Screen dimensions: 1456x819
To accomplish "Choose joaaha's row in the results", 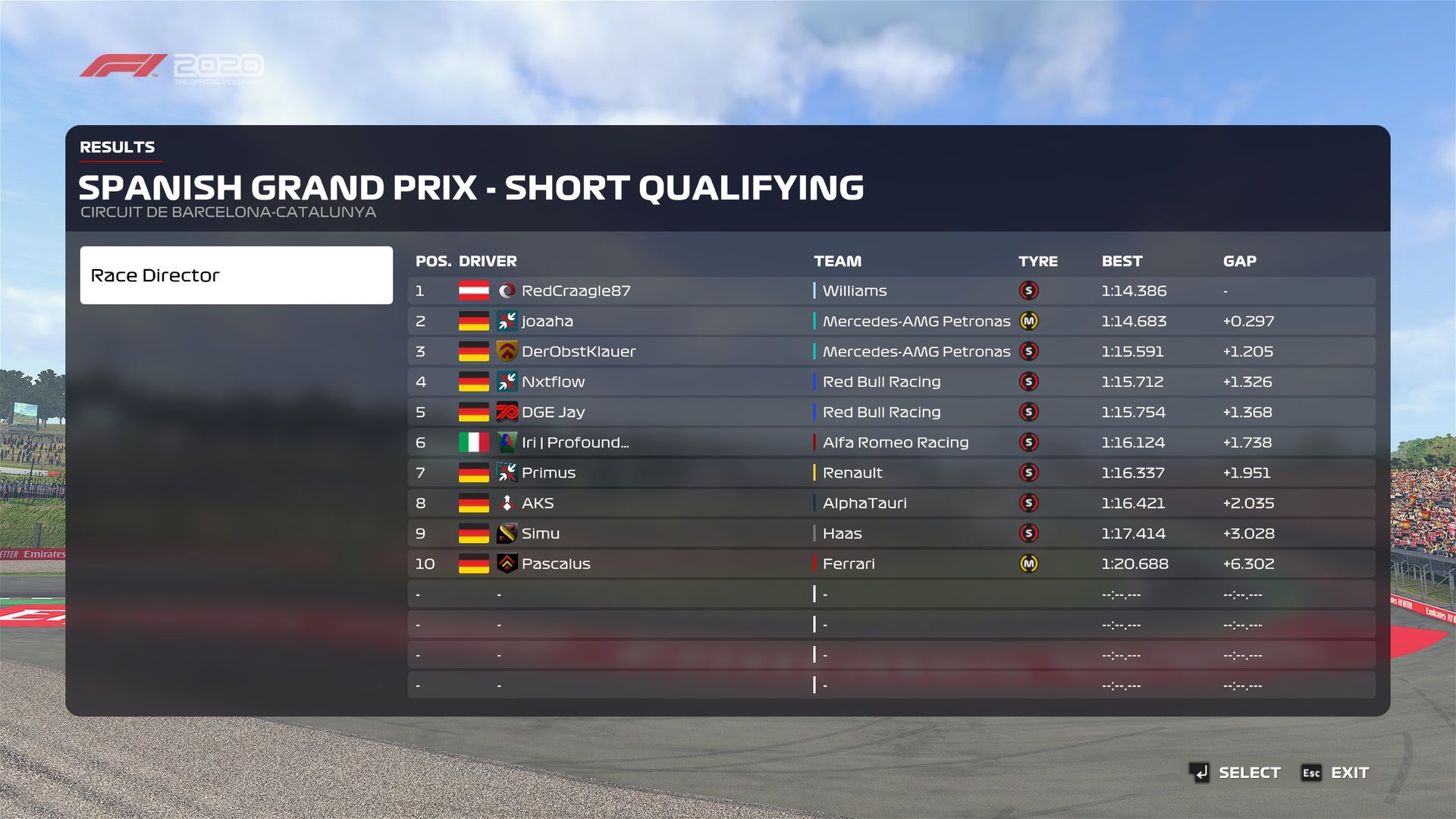I will [891, 322].
